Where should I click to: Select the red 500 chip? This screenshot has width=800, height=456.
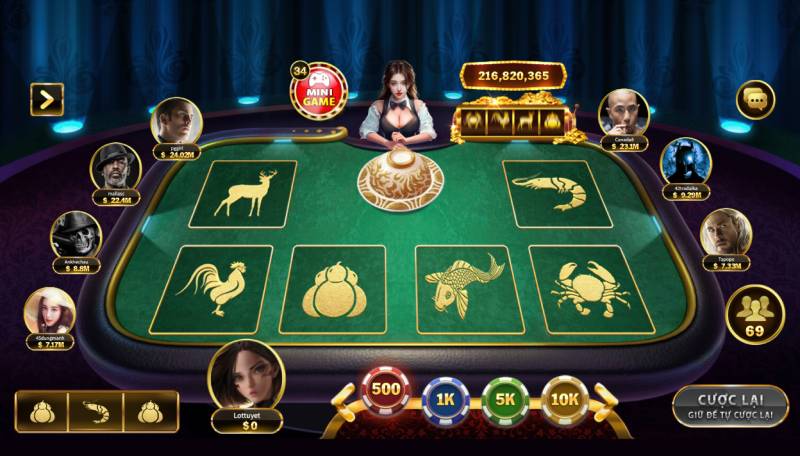[385, 392]
